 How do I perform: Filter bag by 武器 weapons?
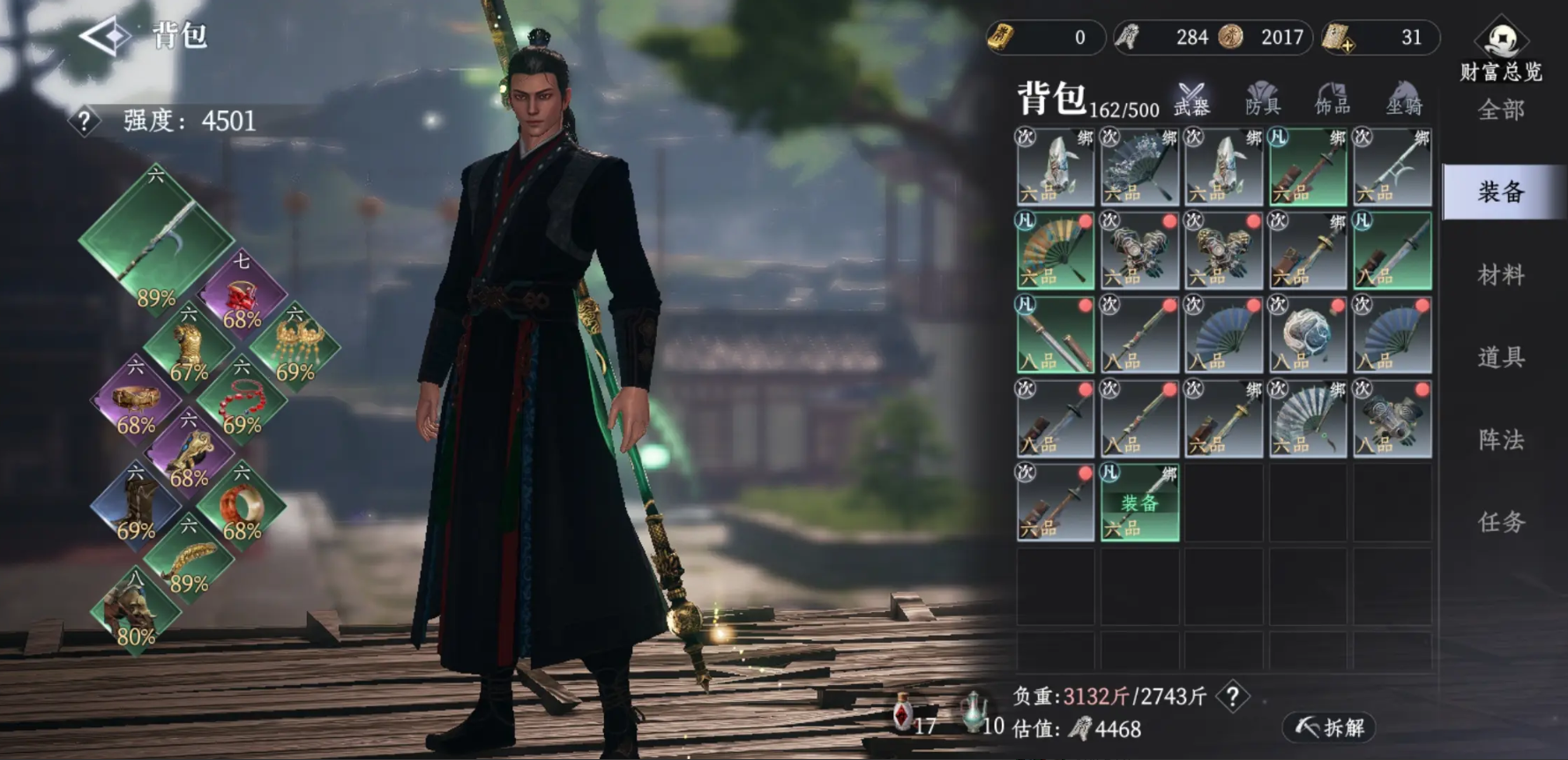tap(1191, 99)
